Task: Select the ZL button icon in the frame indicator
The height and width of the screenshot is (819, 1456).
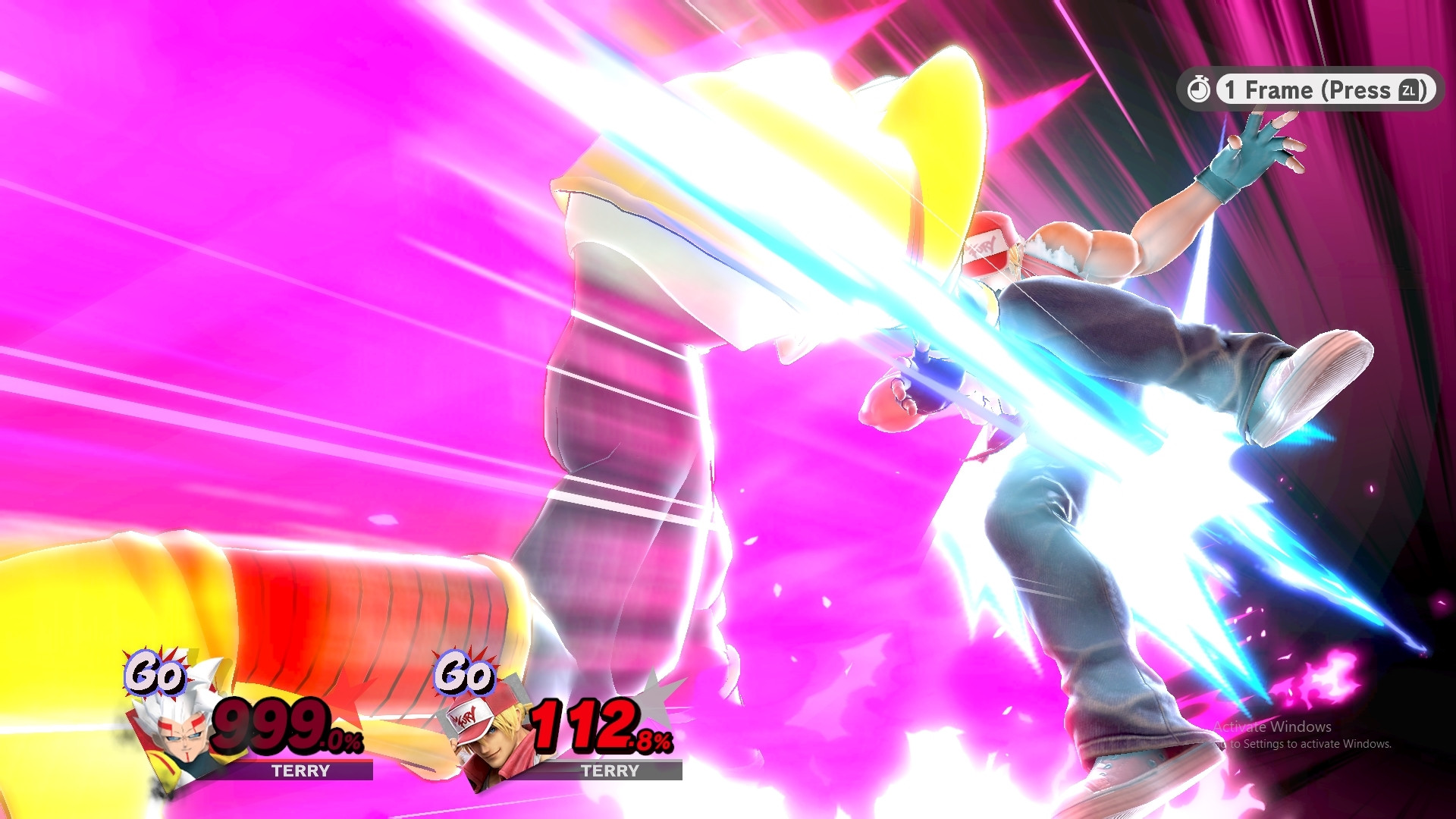Action: point(1409,90)
